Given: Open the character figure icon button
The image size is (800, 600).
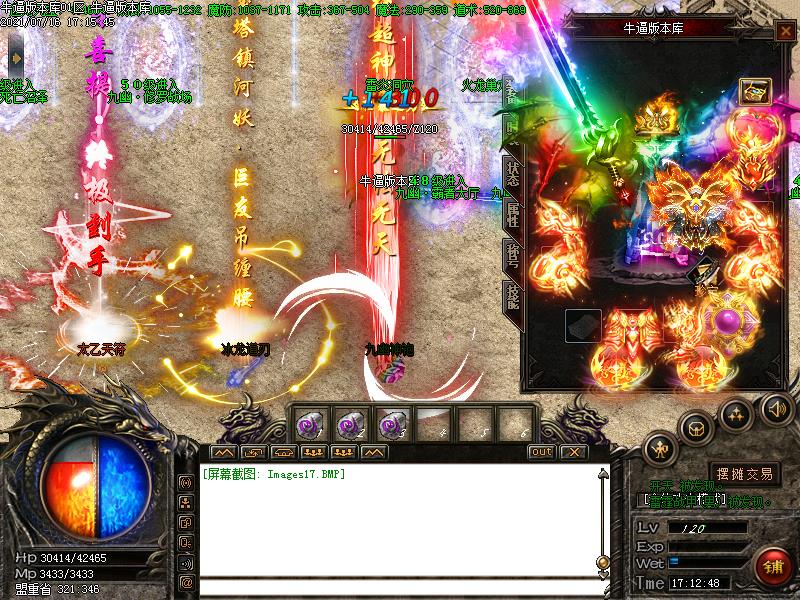Looking at the screenshot, I should click(658, 447).
